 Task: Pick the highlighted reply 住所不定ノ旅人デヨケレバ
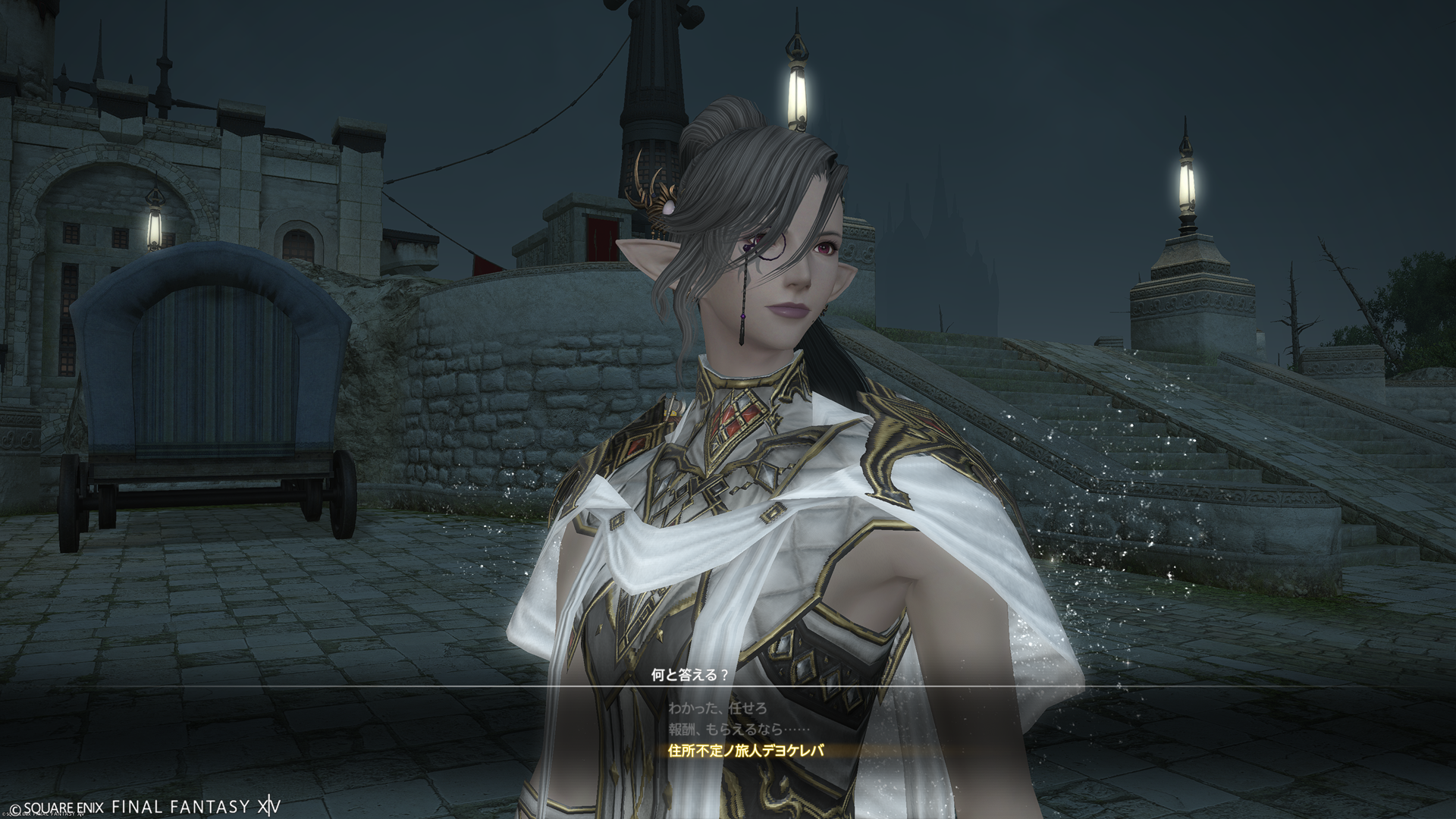point(745,751)
